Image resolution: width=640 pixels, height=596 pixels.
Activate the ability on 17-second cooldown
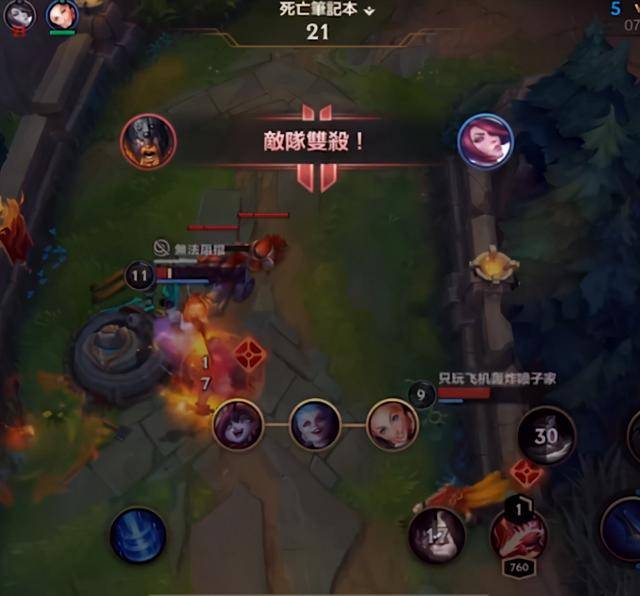pos(436,535)
